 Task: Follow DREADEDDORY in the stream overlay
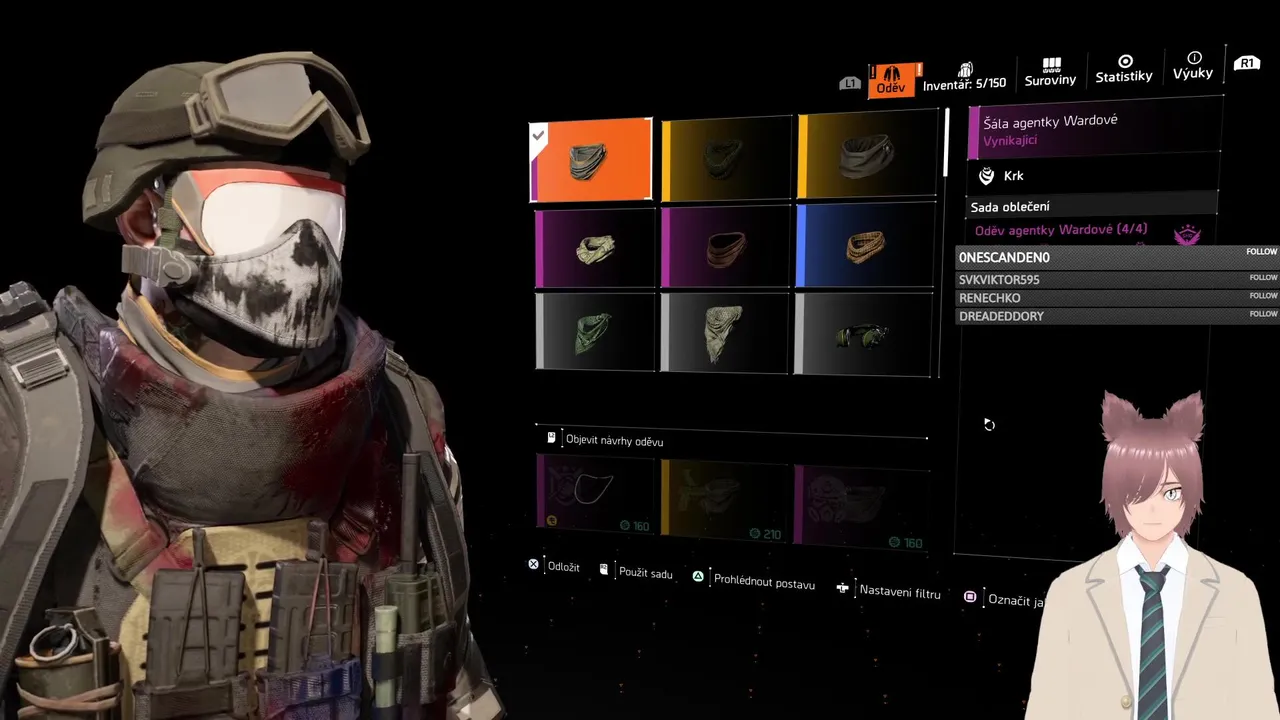(x=1262, y=314)
